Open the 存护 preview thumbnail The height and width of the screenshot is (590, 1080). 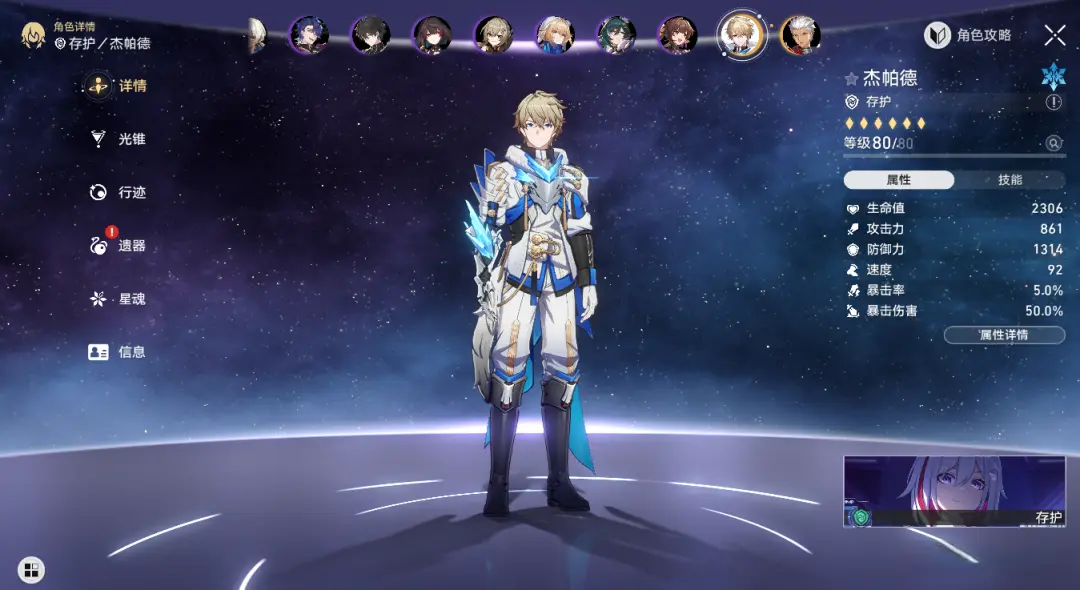[x=953, y=491]
